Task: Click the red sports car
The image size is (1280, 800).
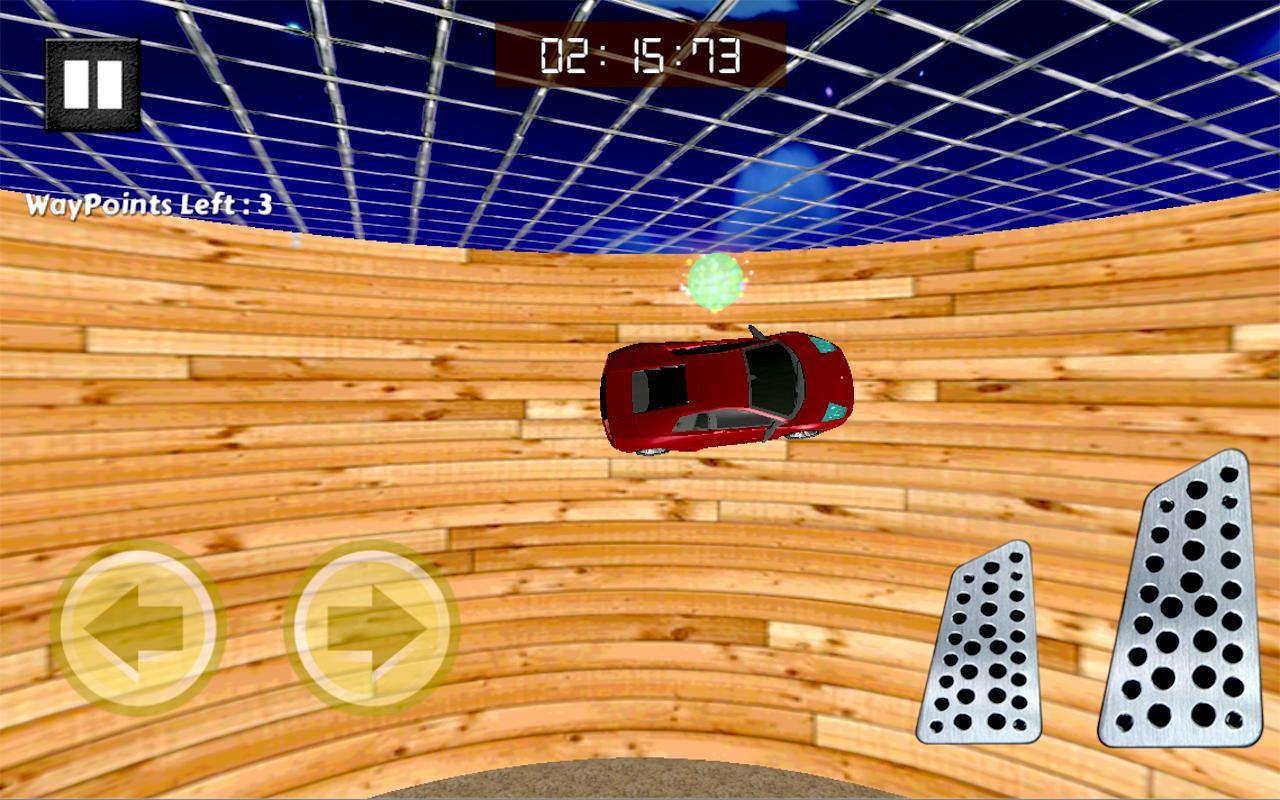Action: pyautogui.click(x=725, y=390)
